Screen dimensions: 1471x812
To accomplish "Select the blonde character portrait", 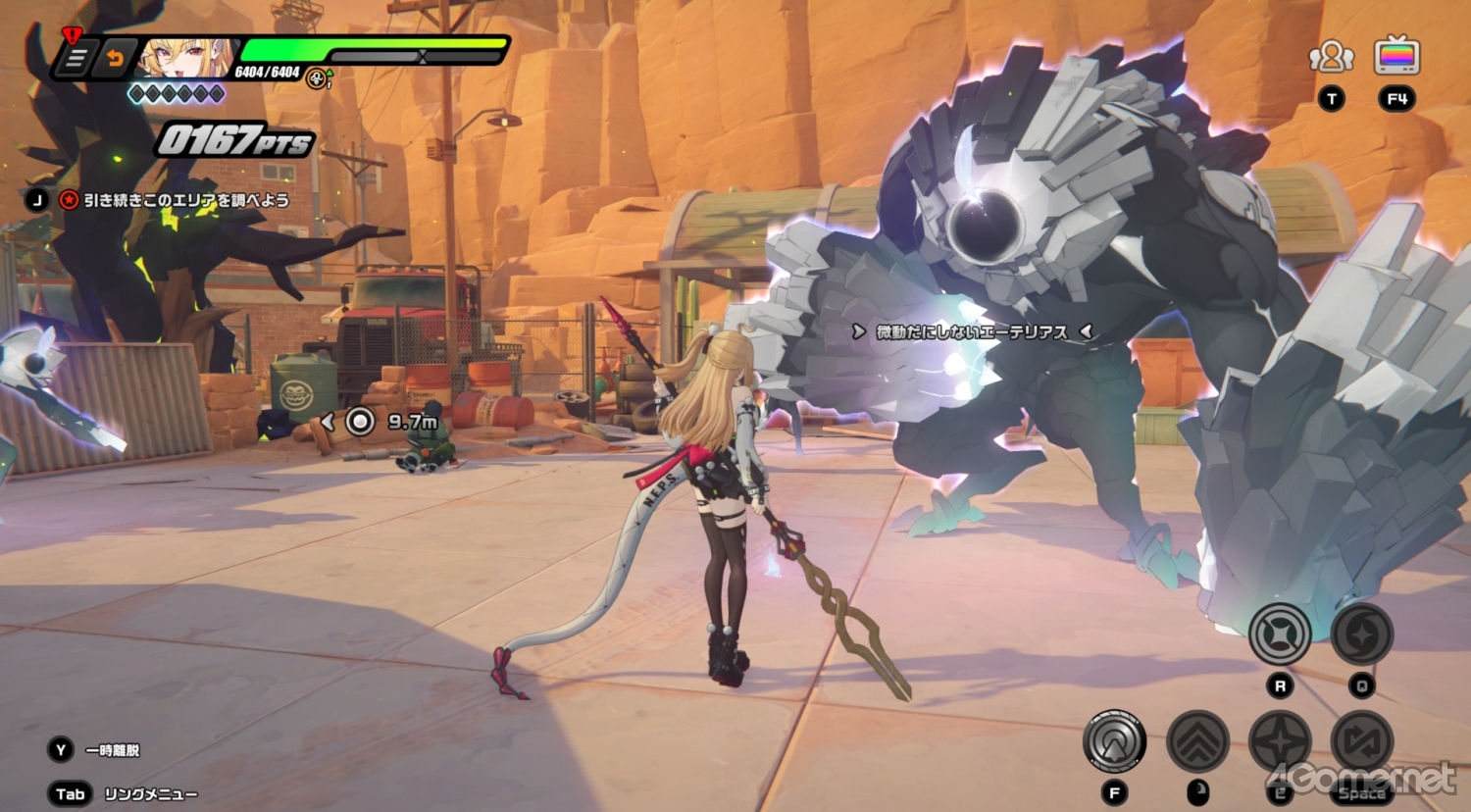I will [x=186, y=59].
